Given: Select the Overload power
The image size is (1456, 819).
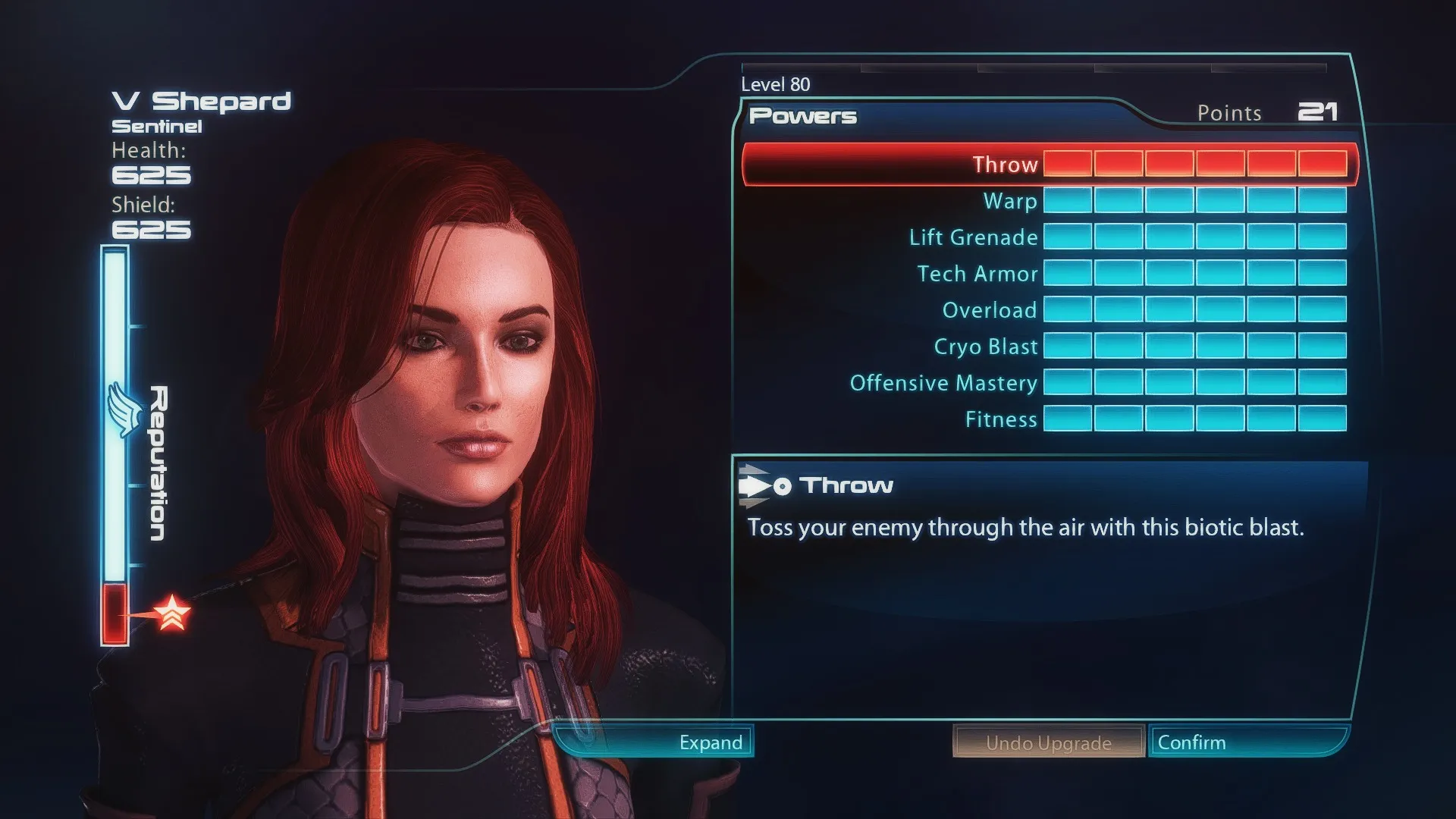Looking at the screenshot, I should (x=989, y=310).
